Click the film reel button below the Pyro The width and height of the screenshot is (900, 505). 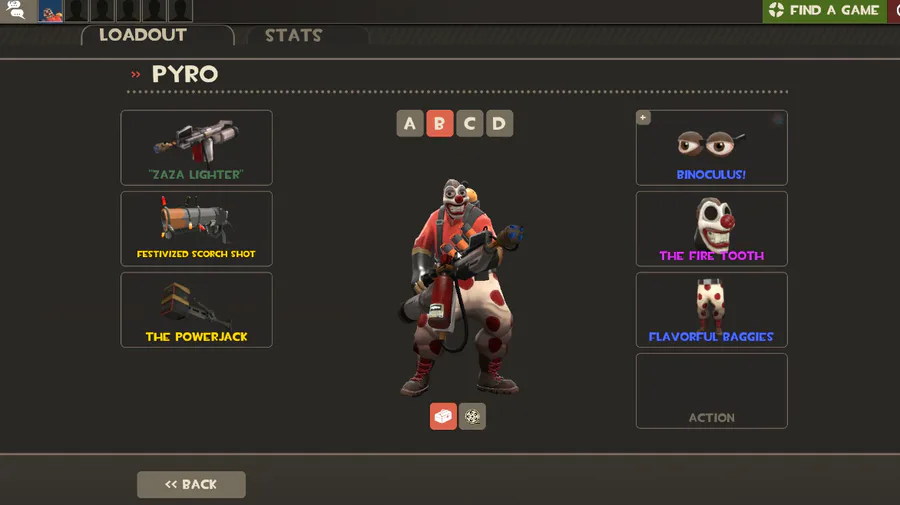point(472,416)
